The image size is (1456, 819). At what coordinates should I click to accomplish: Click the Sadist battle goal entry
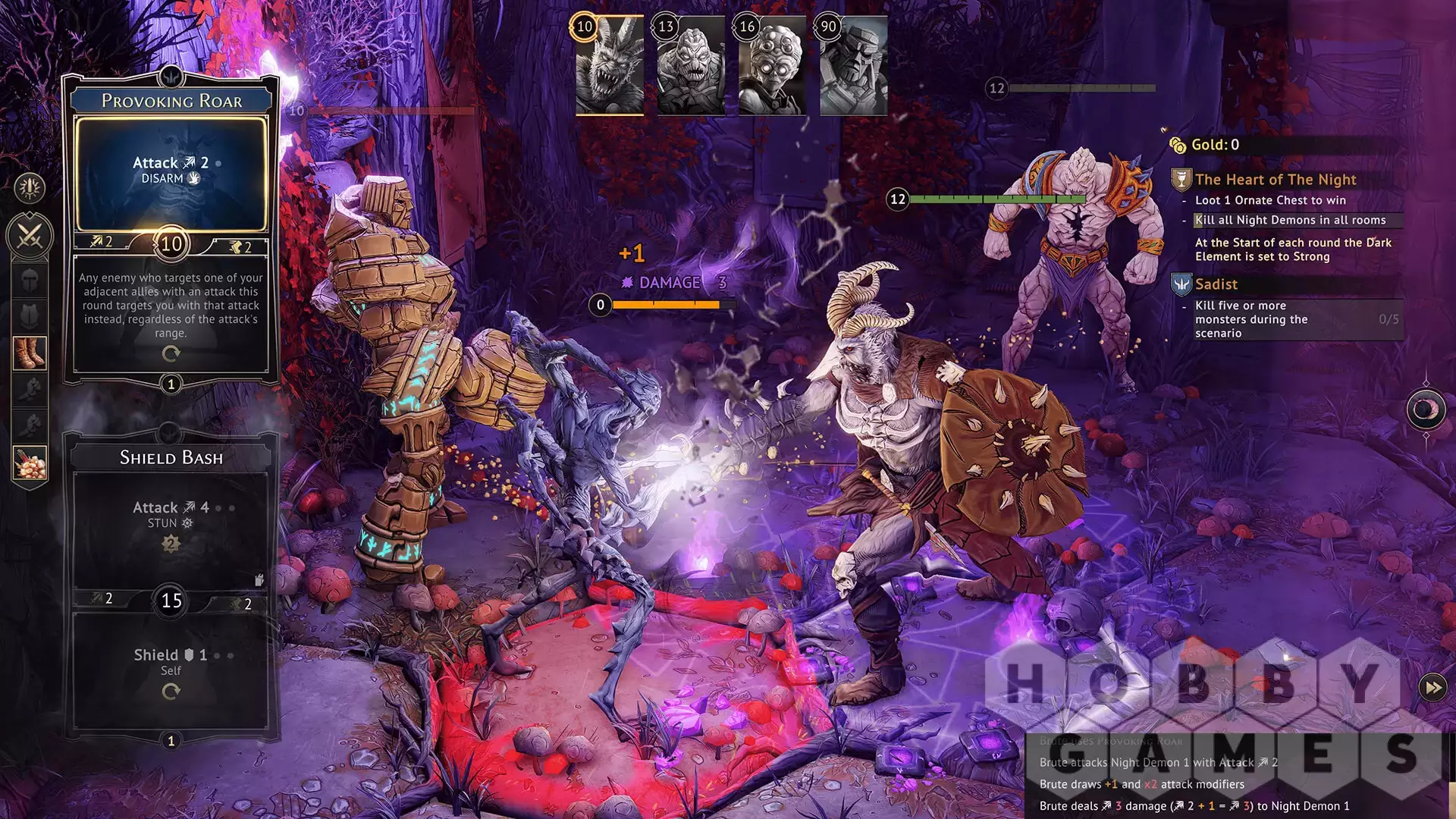click(1216, 284)
